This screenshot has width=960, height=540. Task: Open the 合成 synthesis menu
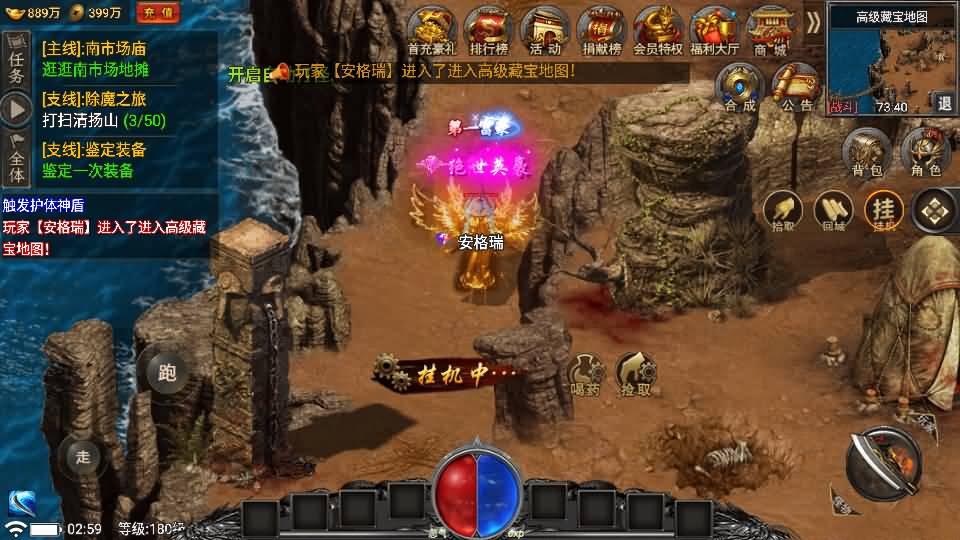click(x=740, y=87)
